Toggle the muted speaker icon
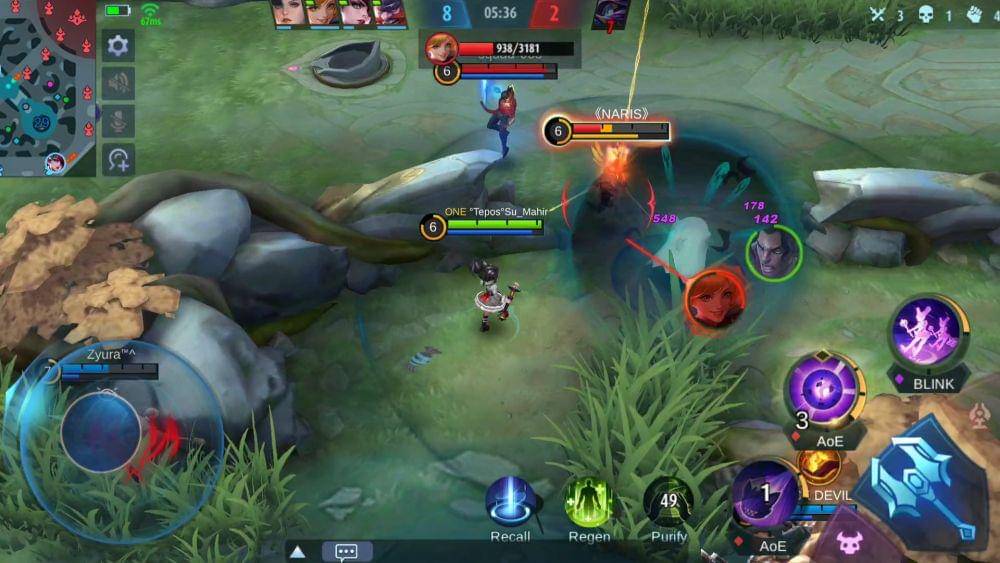The width and height of the screenshot is (1000, 563). [118, 84]
